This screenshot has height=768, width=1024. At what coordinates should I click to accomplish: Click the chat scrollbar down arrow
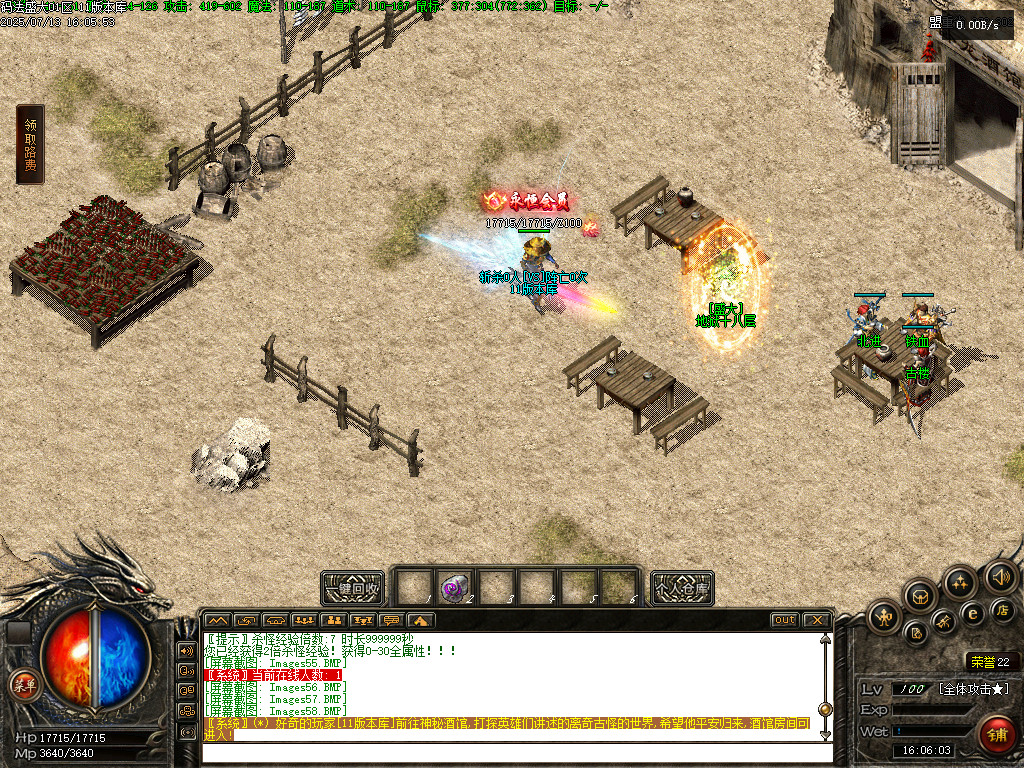click(x=825, y=734)
